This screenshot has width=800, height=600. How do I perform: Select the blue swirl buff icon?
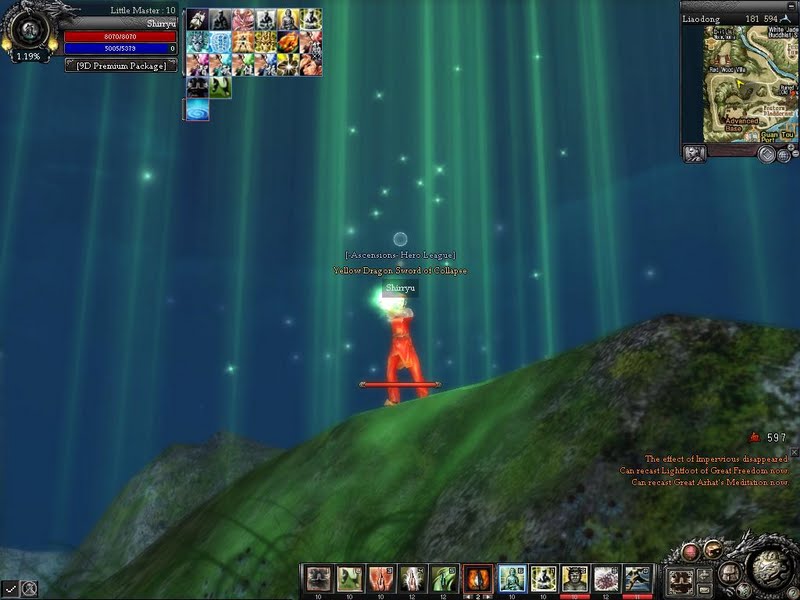[x=197, y=109]
